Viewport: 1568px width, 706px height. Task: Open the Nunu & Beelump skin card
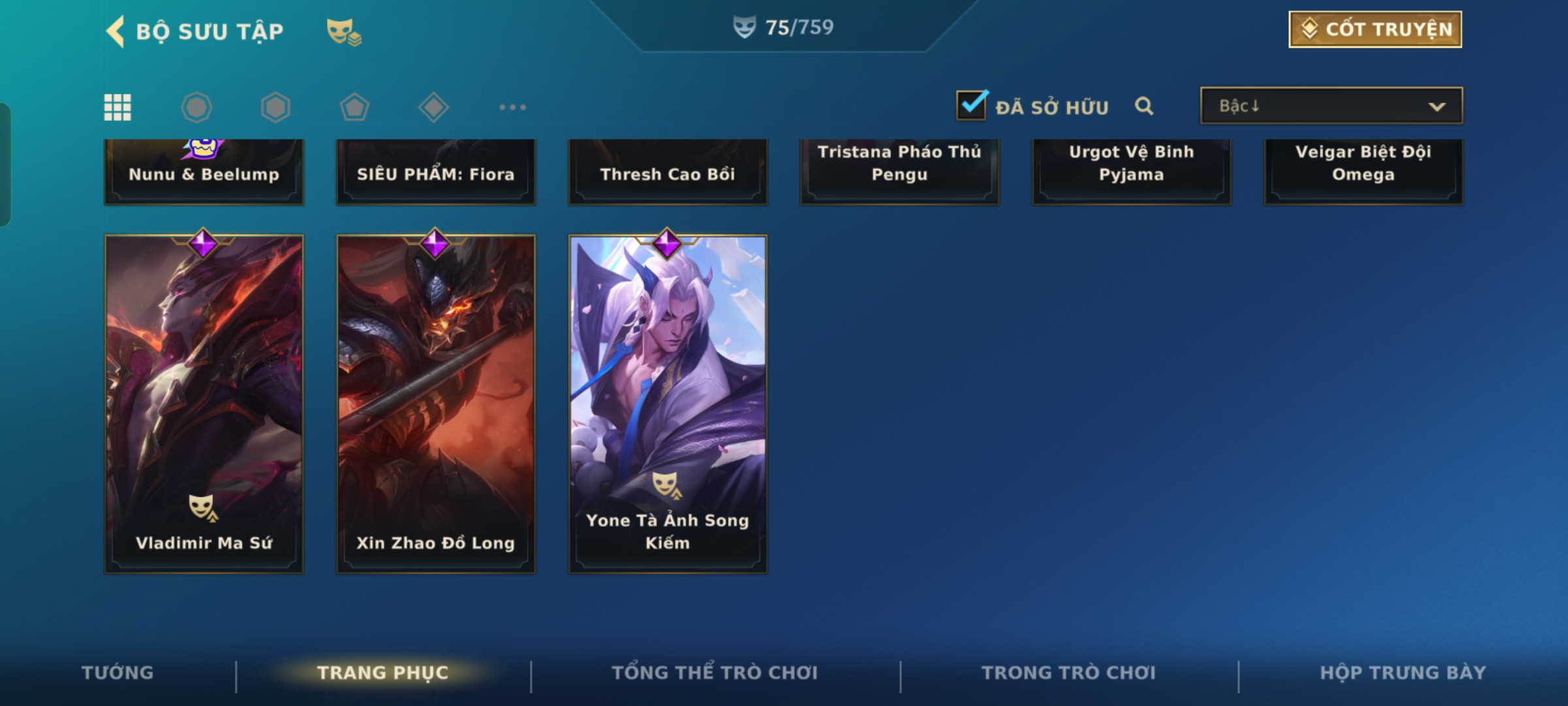[x=204, y=173]
